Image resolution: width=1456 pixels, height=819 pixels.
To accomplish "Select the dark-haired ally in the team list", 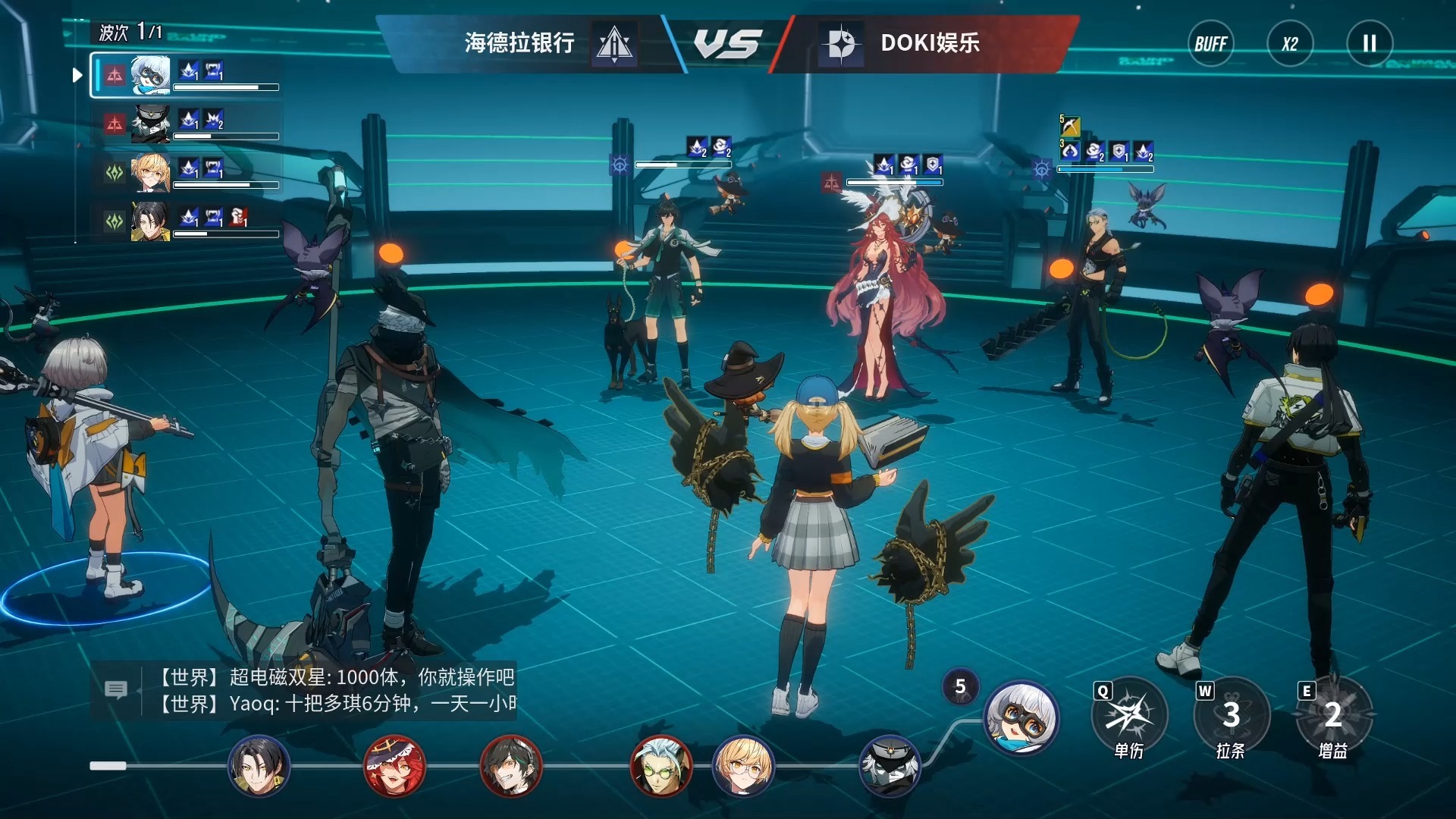I will [186, 221].
